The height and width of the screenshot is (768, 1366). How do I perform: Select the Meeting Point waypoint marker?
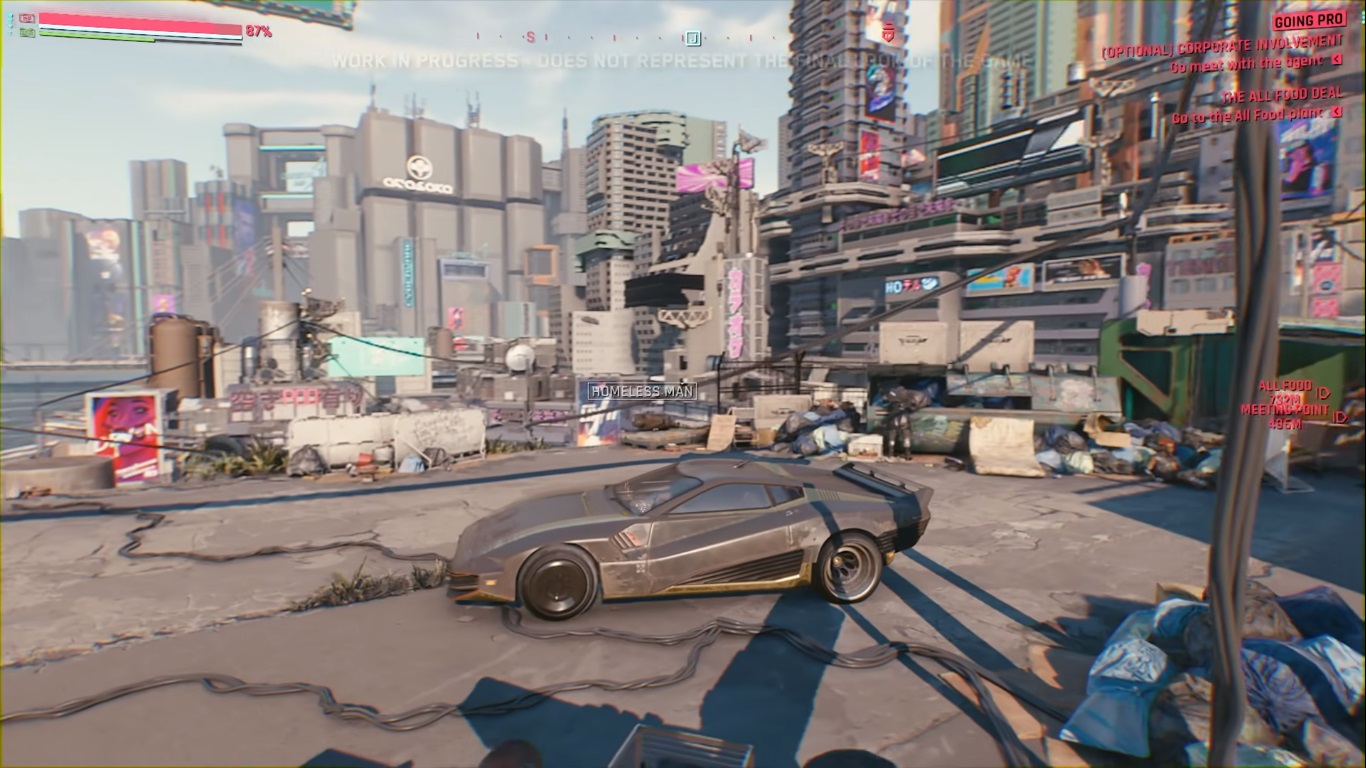pos(1340,417)
